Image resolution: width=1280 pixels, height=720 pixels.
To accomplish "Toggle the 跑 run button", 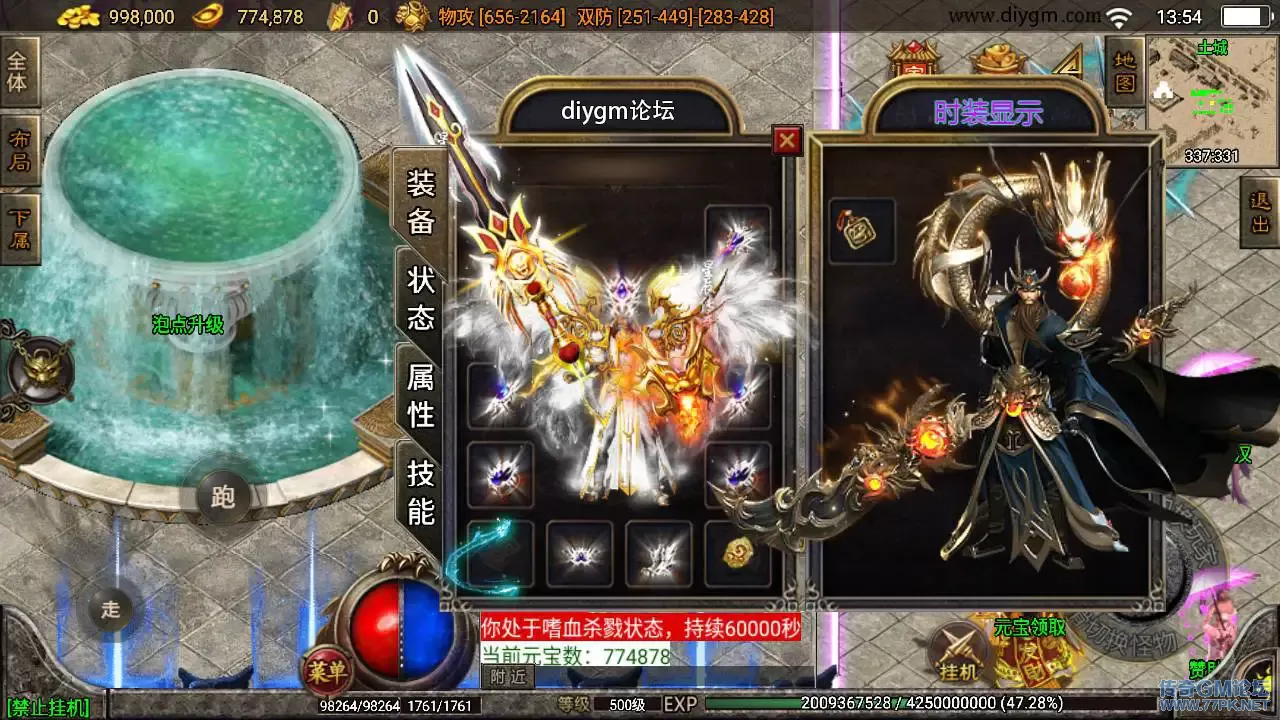I will point(222,496).
